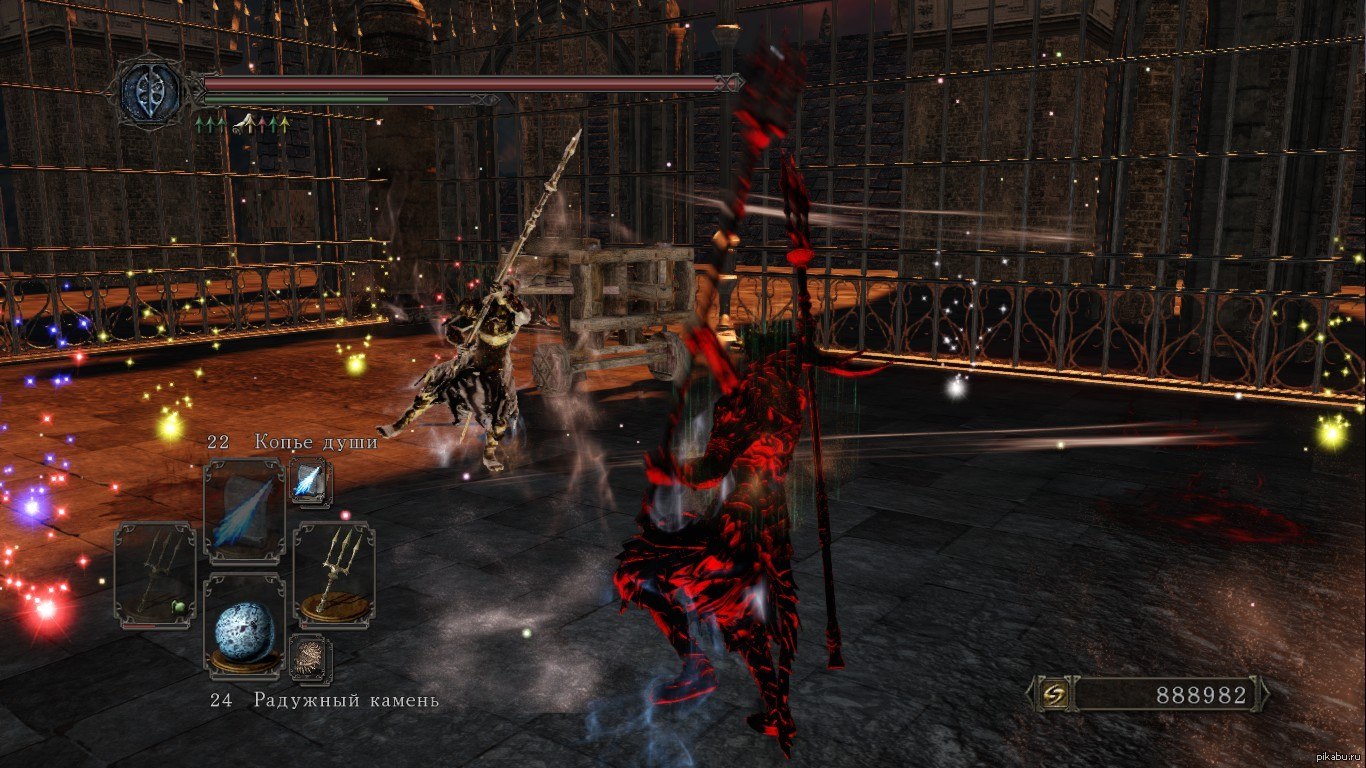This screenshot has height=768, width=1366.
Task: Click the small queued item below trident
Action: (x=310, y=657)
